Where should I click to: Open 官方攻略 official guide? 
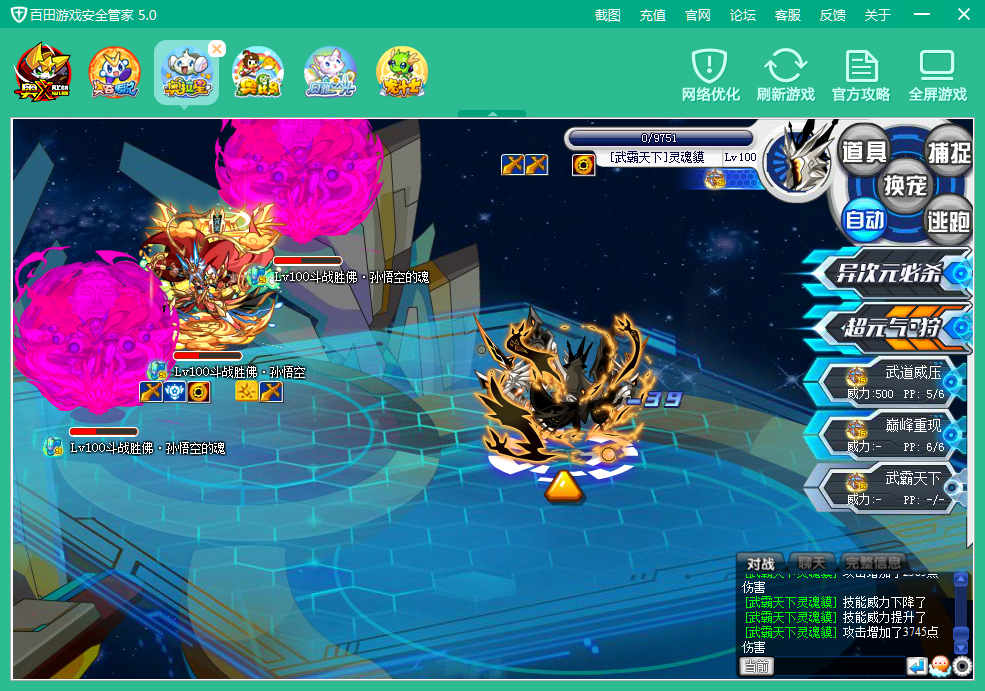[861, 76]
